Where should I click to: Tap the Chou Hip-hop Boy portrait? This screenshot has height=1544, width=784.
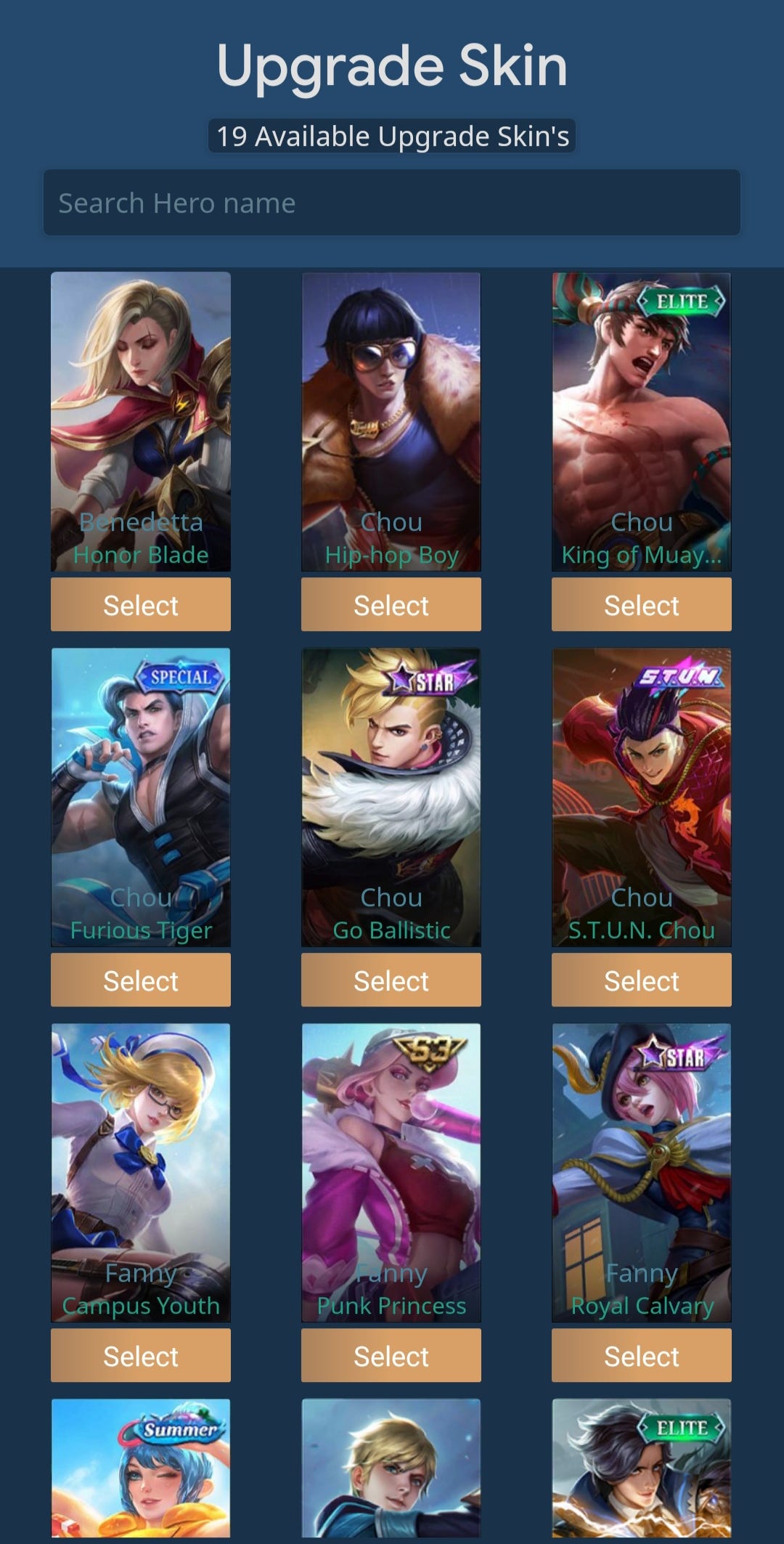391,421
